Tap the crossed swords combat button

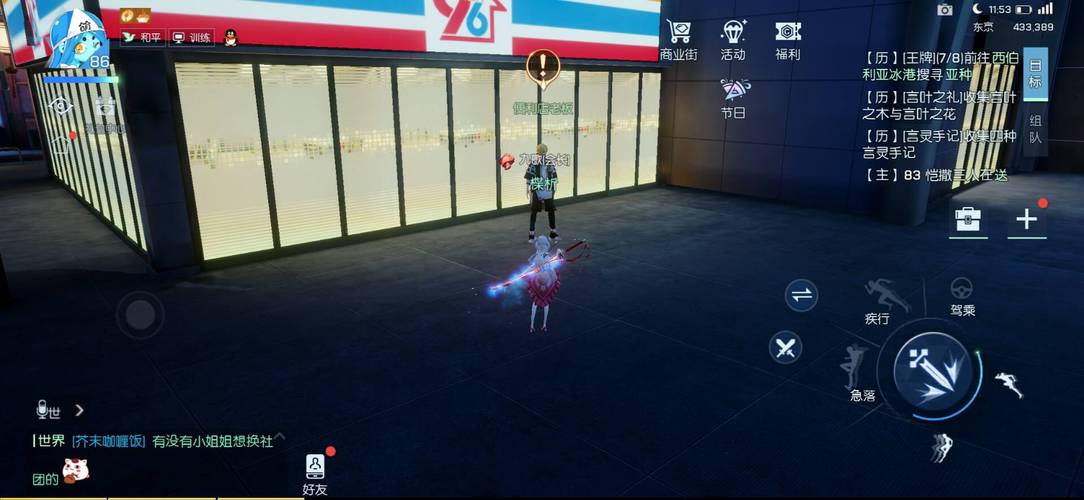coord(786,348)
